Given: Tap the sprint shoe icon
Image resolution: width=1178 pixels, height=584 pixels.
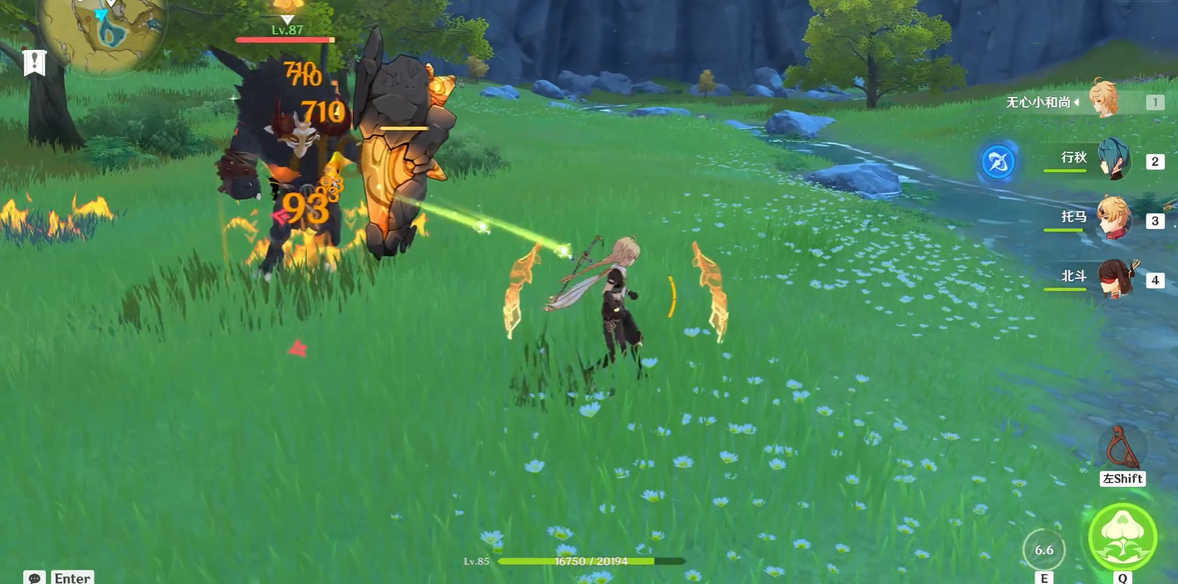Looking at the screenshot, I should point(1122,447).
